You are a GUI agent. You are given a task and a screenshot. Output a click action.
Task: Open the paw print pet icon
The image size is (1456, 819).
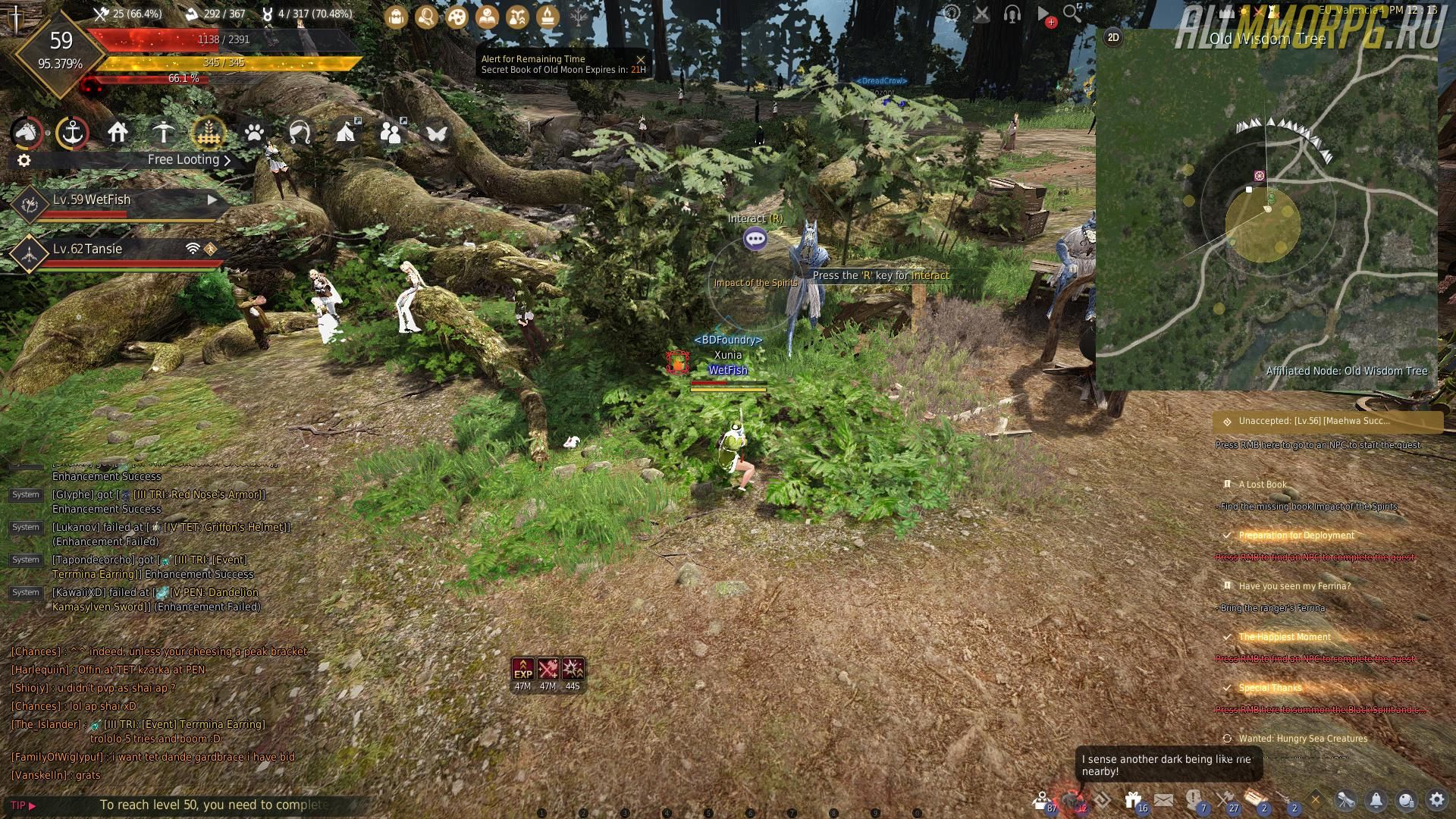click(254, 133)
